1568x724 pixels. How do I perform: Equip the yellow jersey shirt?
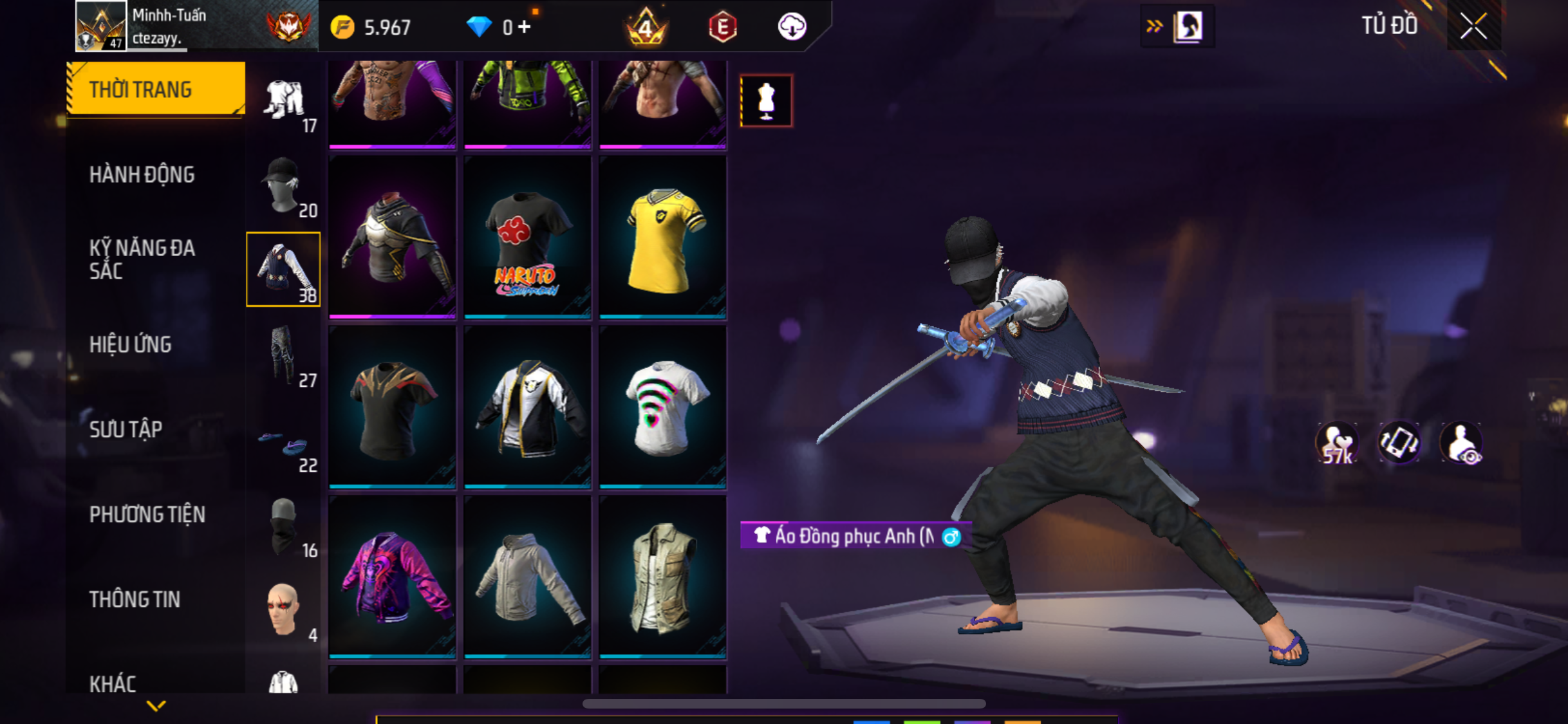point(662,238)
